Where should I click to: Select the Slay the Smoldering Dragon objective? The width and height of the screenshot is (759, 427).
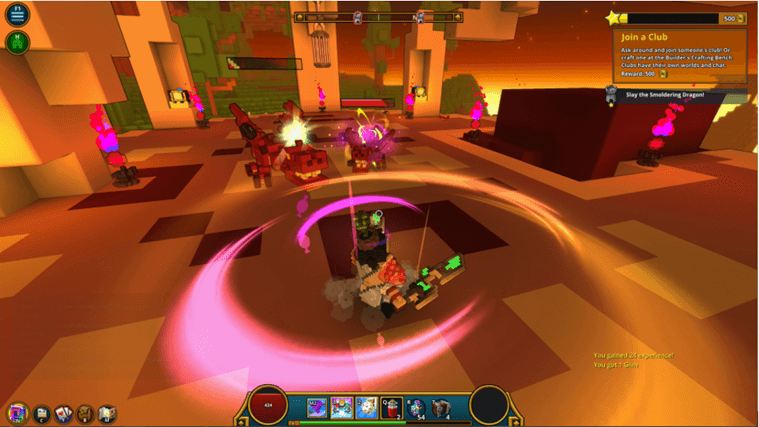click(665, 95)
